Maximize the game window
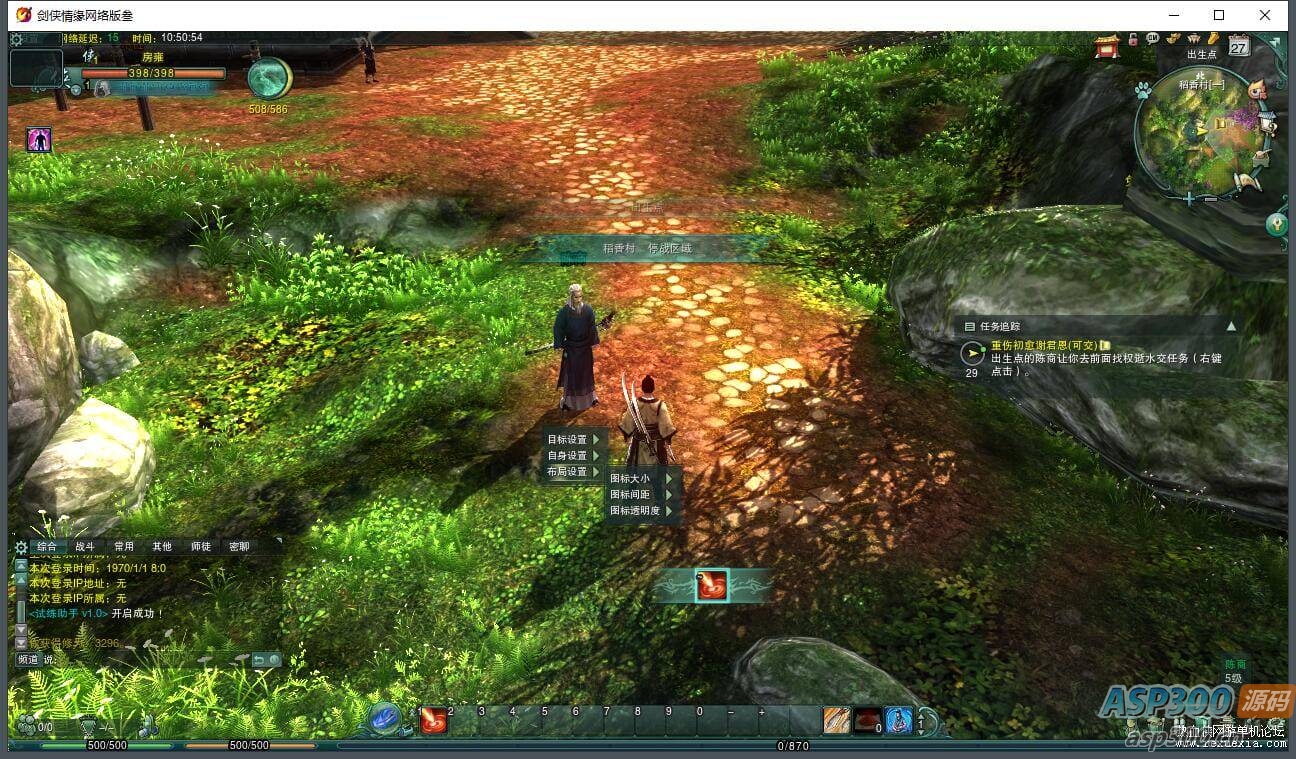This screenshot has height=759, width=1296. coord(1219,15)
